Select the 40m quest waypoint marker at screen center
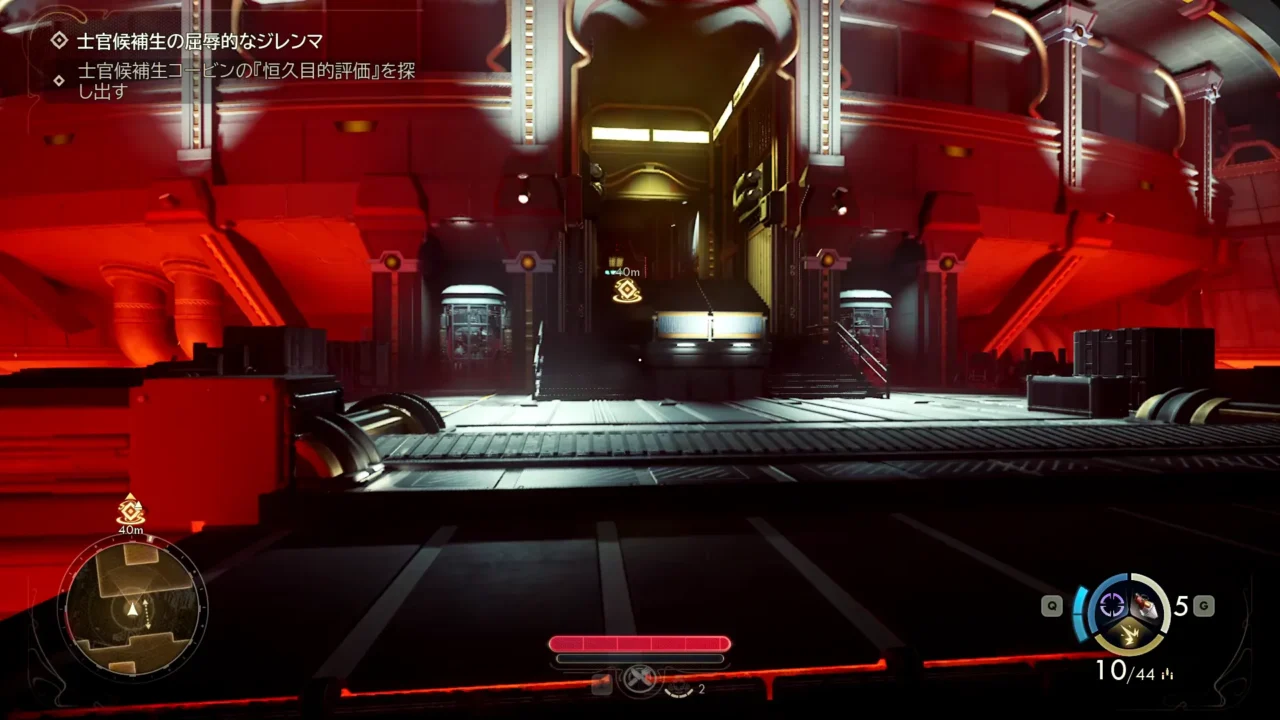 627,290
